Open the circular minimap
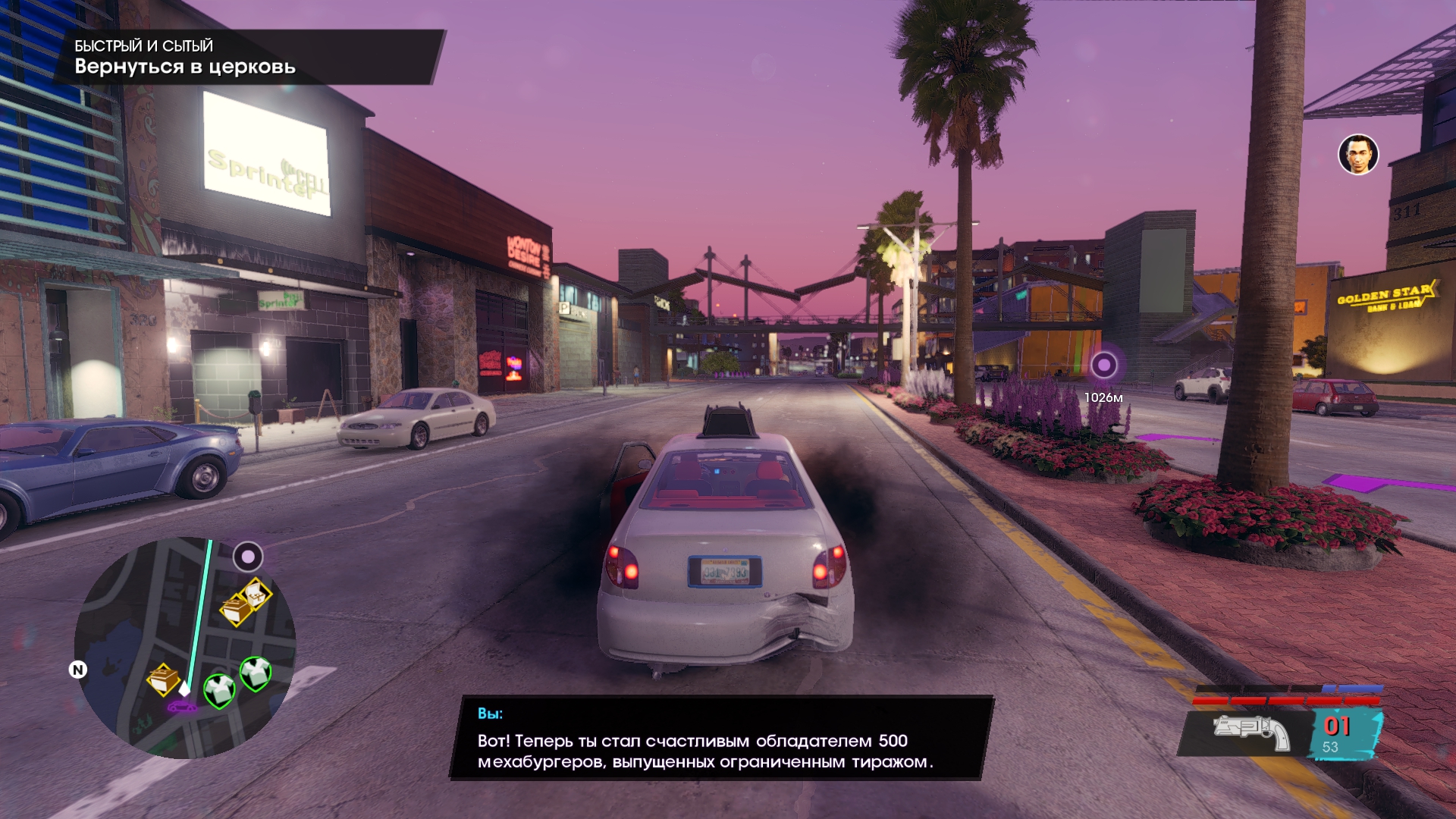1456x819 pixels. (185, 648)
